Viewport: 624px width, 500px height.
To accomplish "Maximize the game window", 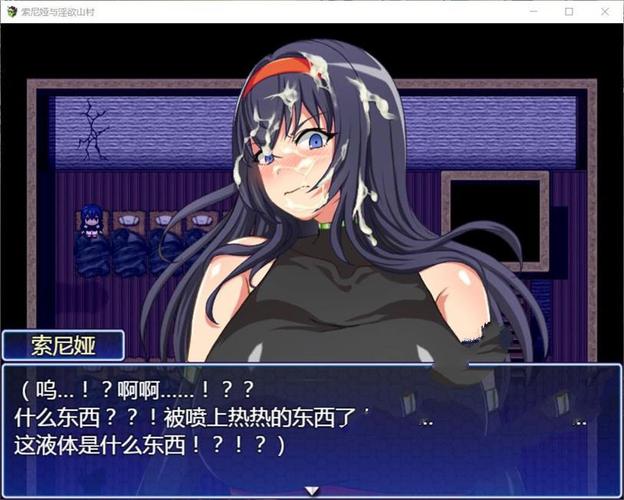I will point(569,11).
